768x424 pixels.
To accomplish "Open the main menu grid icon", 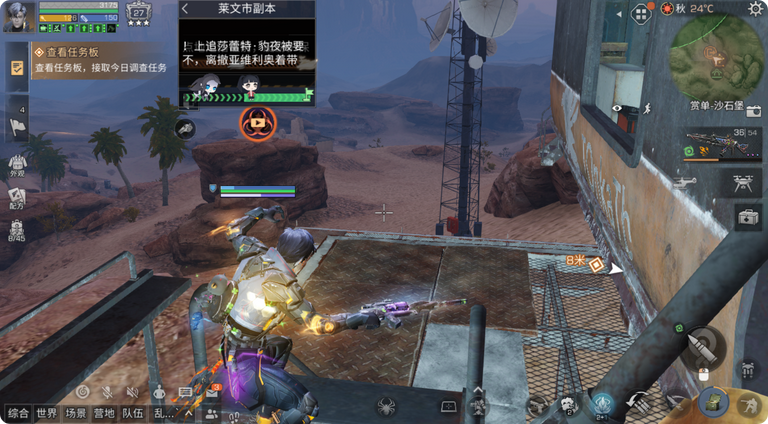I will (x=642, y=12).
